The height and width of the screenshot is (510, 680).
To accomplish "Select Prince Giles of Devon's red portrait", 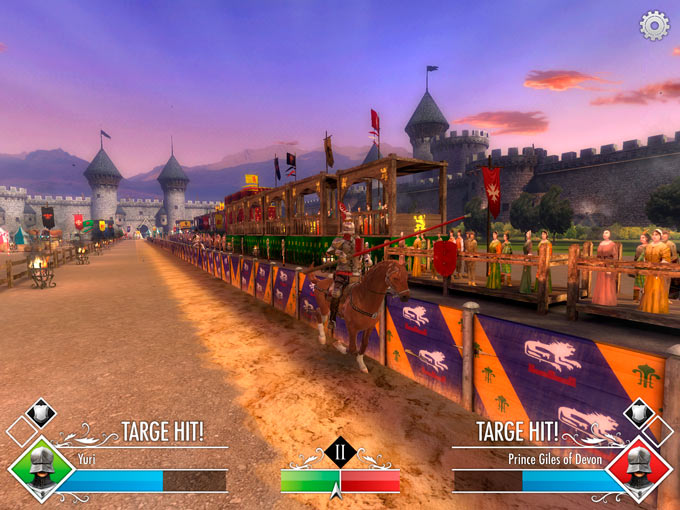I will (638, 466).
